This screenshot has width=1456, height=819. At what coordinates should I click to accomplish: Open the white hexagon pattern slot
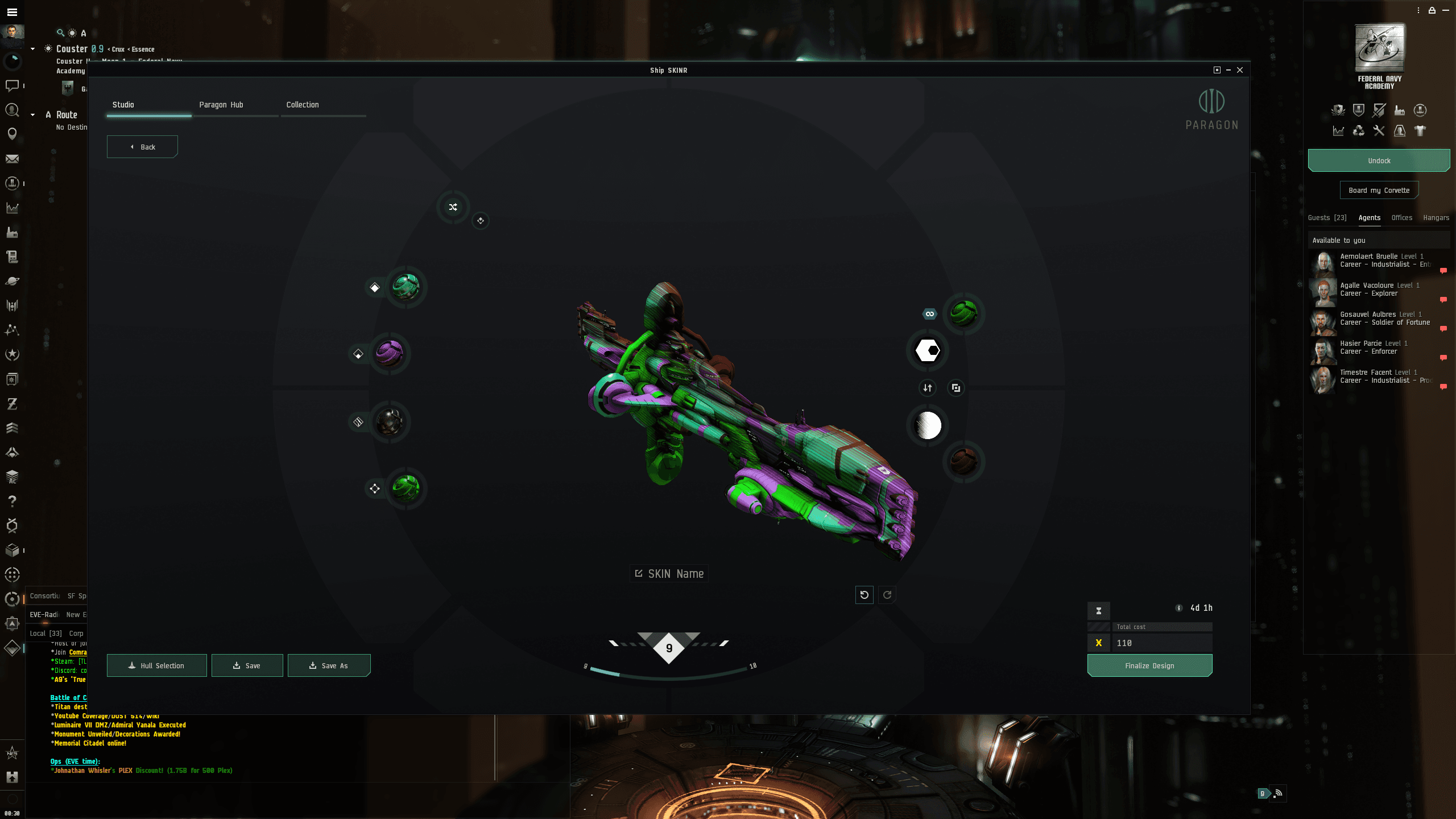928,350
